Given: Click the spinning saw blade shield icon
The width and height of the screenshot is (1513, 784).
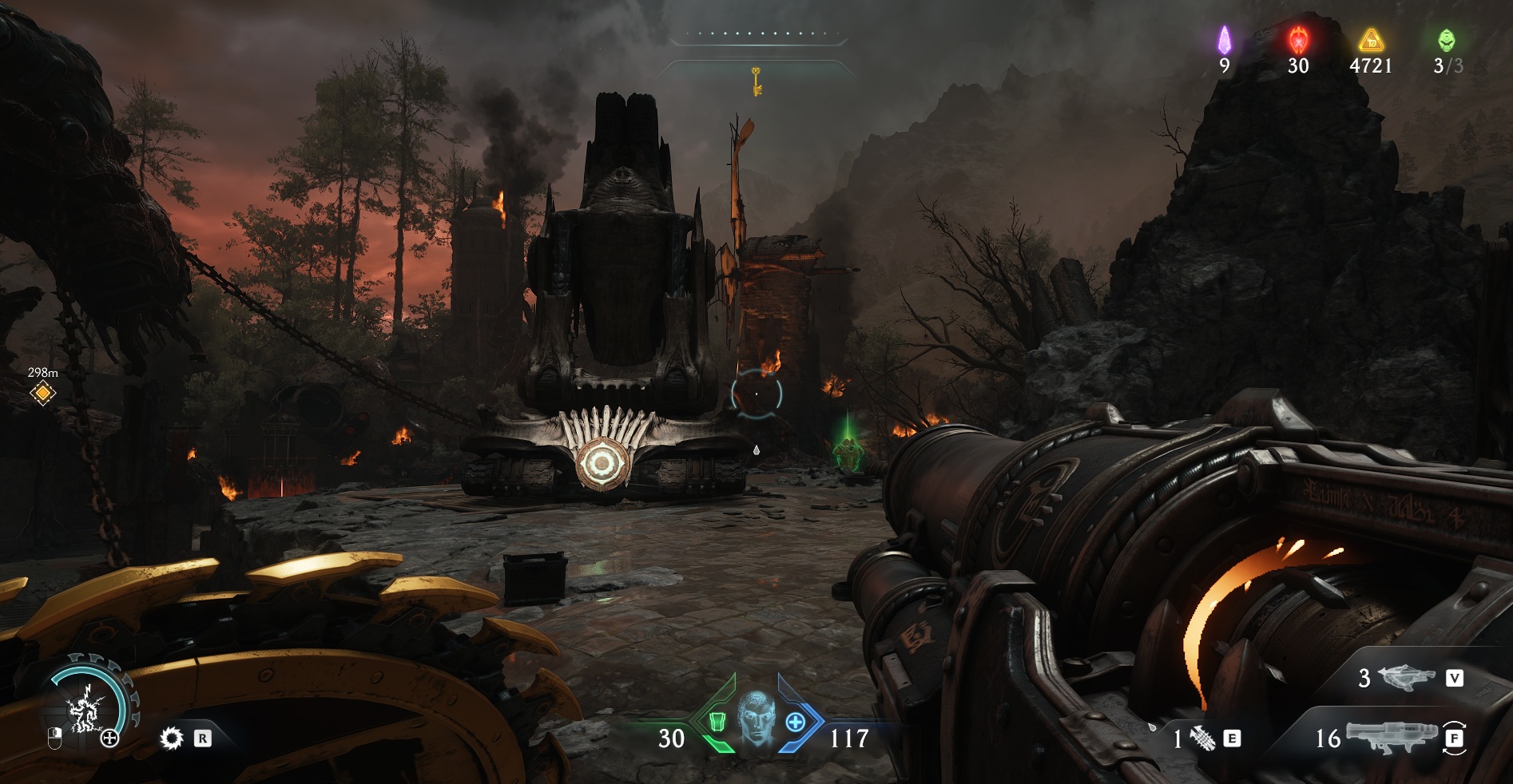Looking at the screenshot, I should click(x=171, y=738).
